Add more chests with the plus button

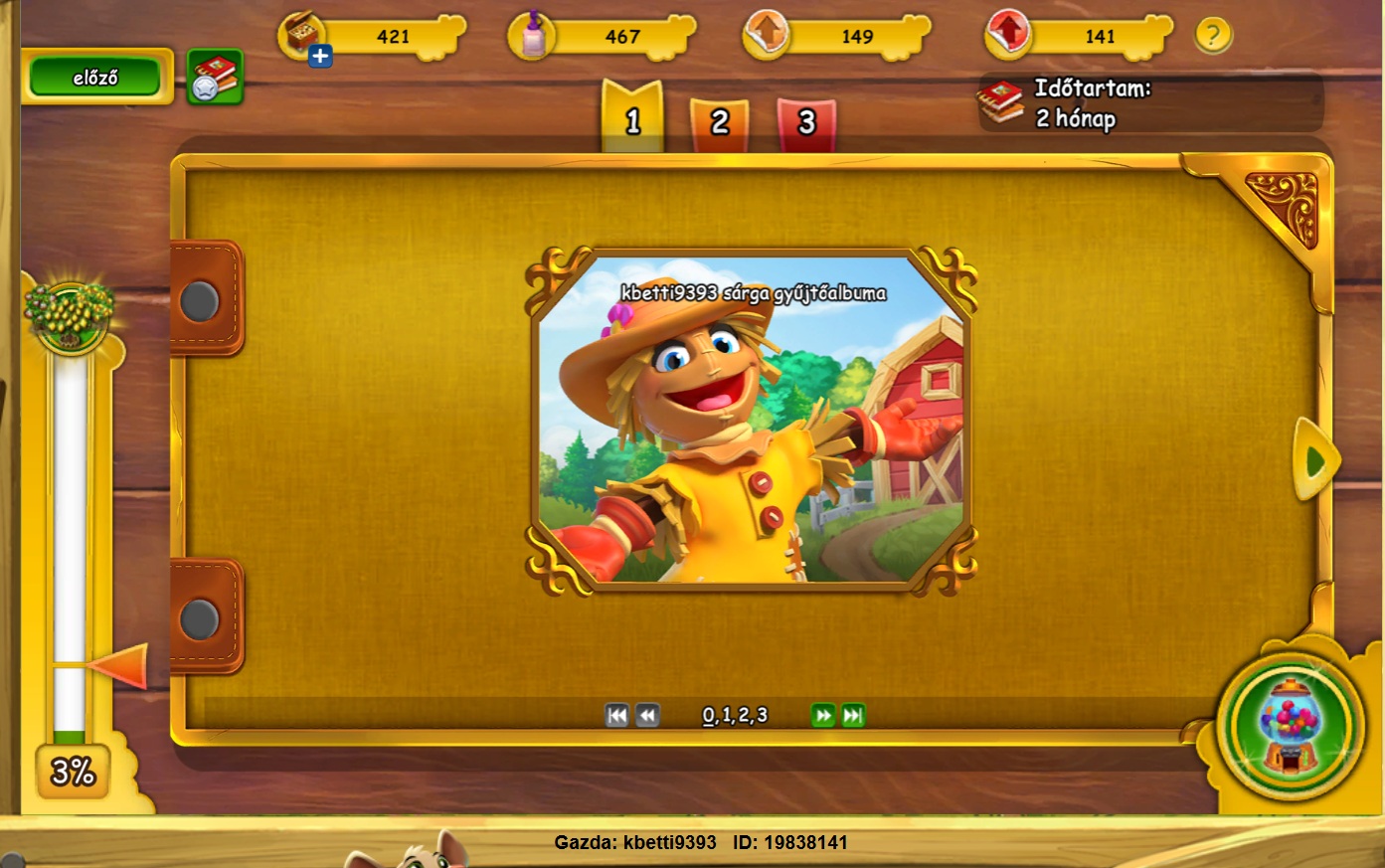point(320,57)
